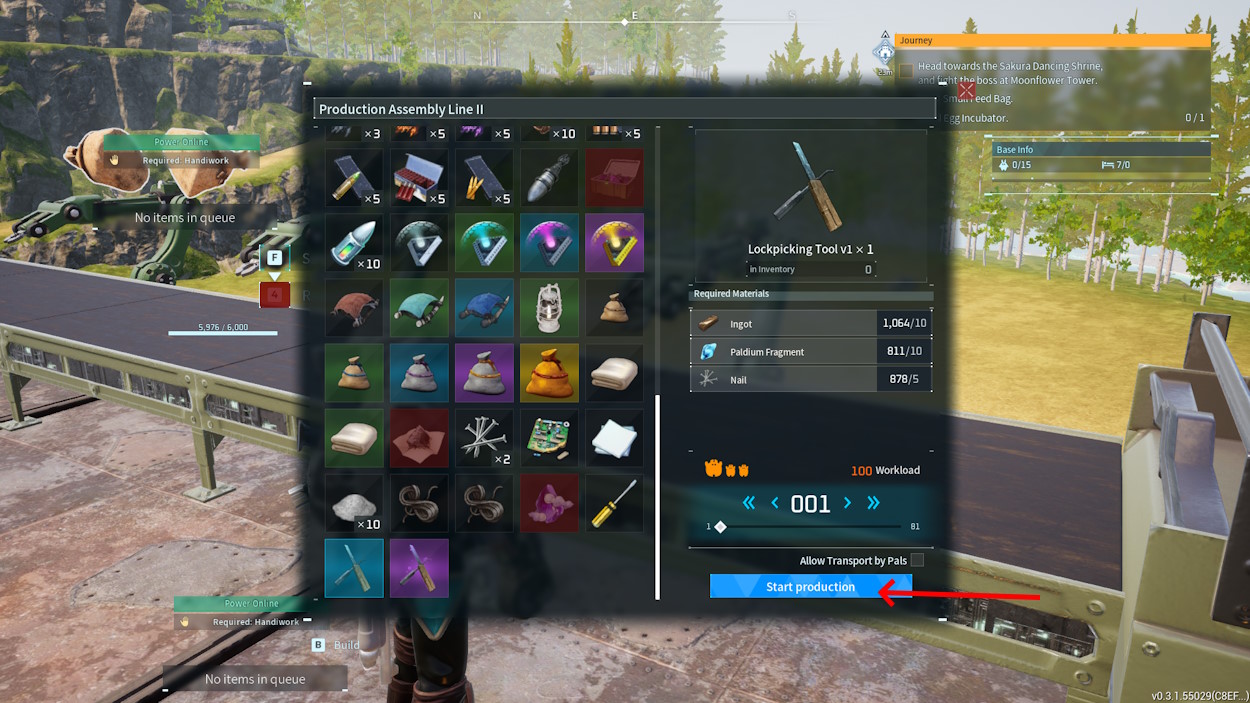
Task: Choose the yellow screwdriver recipe
Action: 614,503
